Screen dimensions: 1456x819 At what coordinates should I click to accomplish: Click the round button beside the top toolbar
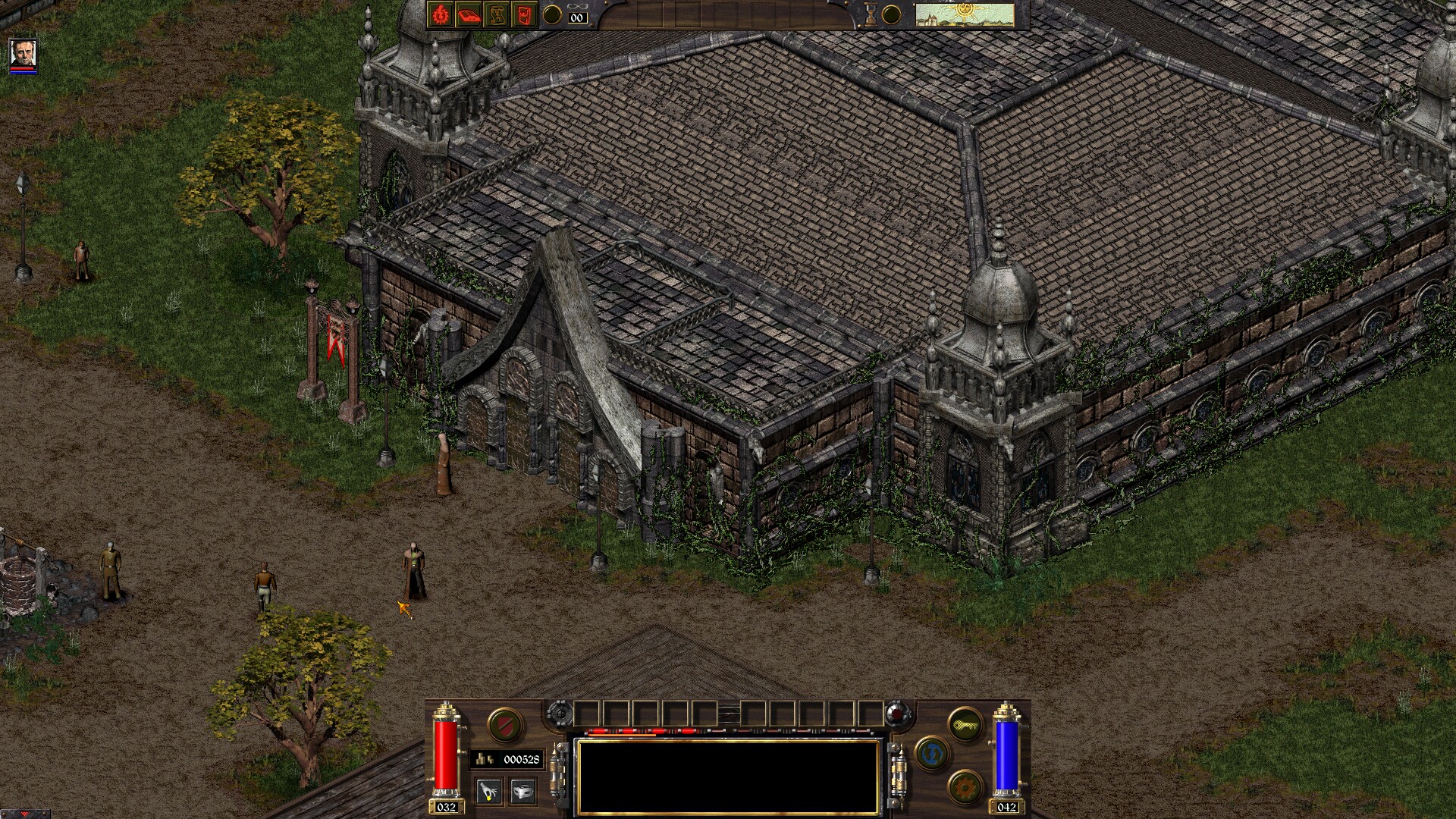click(552, 14)
